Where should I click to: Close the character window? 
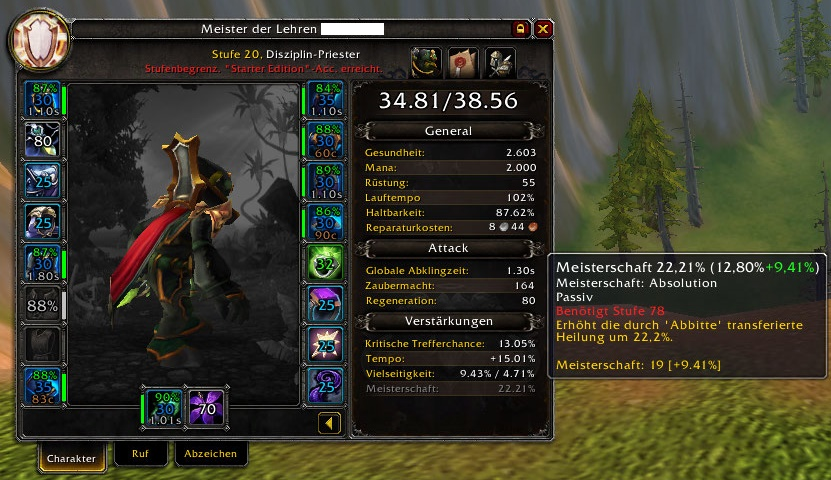pyautogui.click(x=543, y=29)
